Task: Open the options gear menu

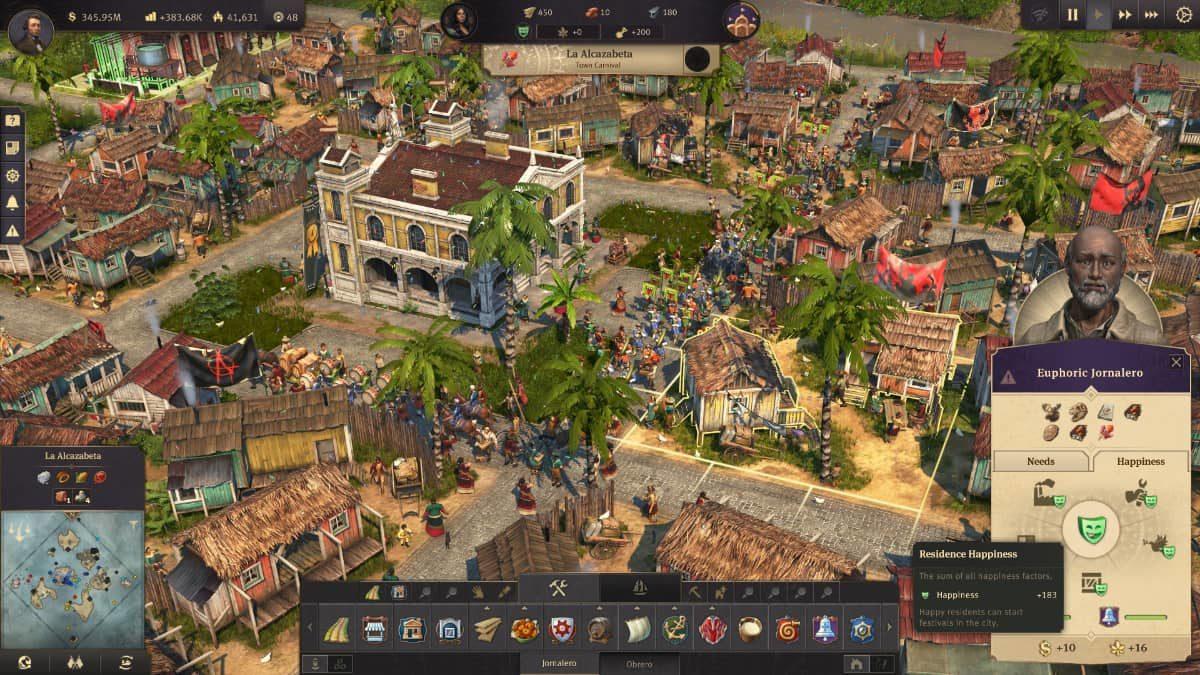Action: coord(13,175)
